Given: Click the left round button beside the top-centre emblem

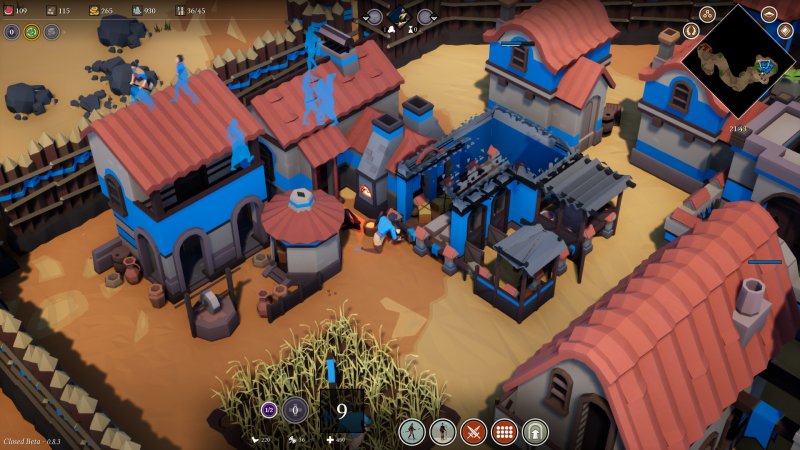Looking at the screenshot, I should 374,16.
